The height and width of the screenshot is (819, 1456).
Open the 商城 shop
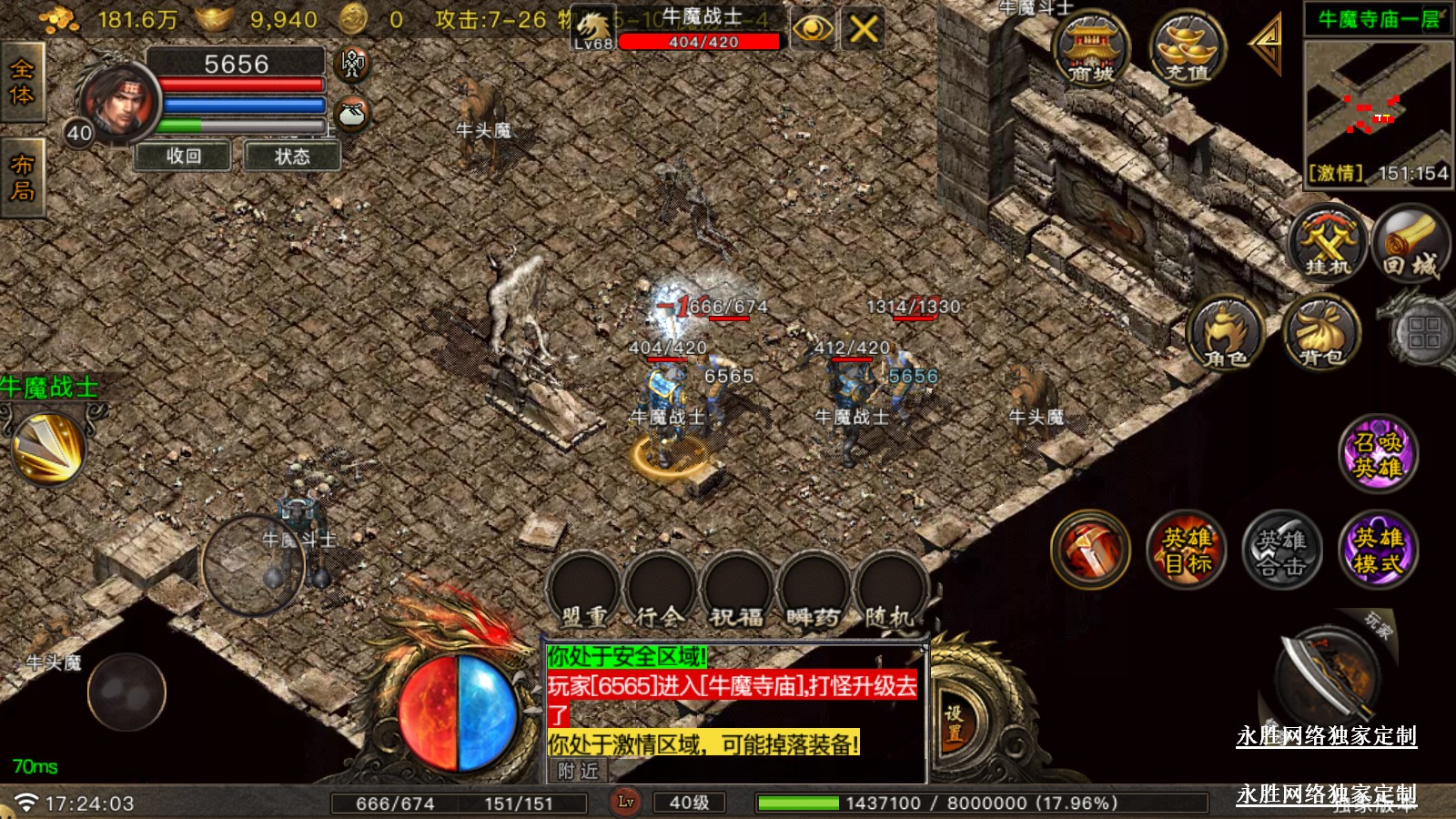(x=1090, y=50)
